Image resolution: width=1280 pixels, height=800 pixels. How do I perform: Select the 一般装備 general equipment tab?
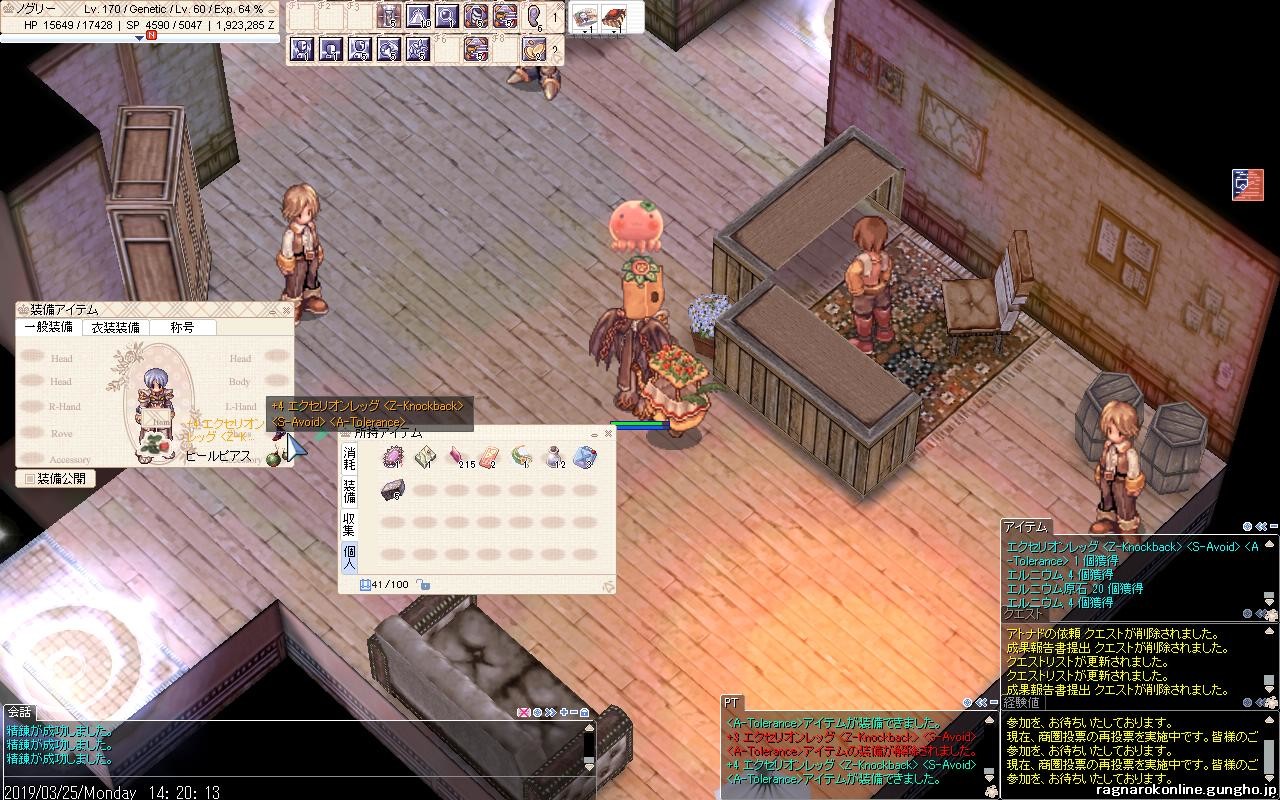coord(48,327)
